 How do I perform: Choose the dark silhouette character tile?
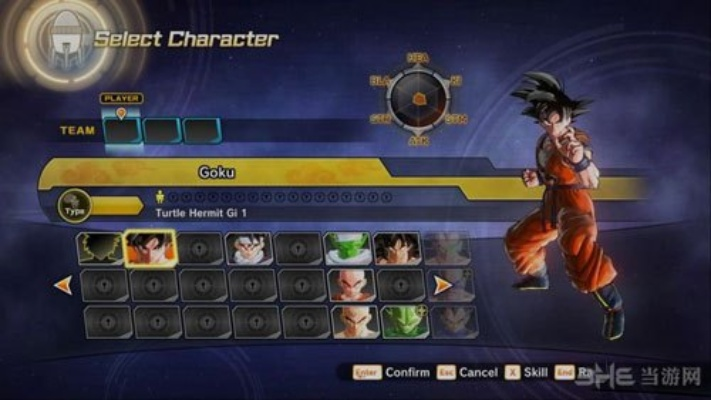100,249
